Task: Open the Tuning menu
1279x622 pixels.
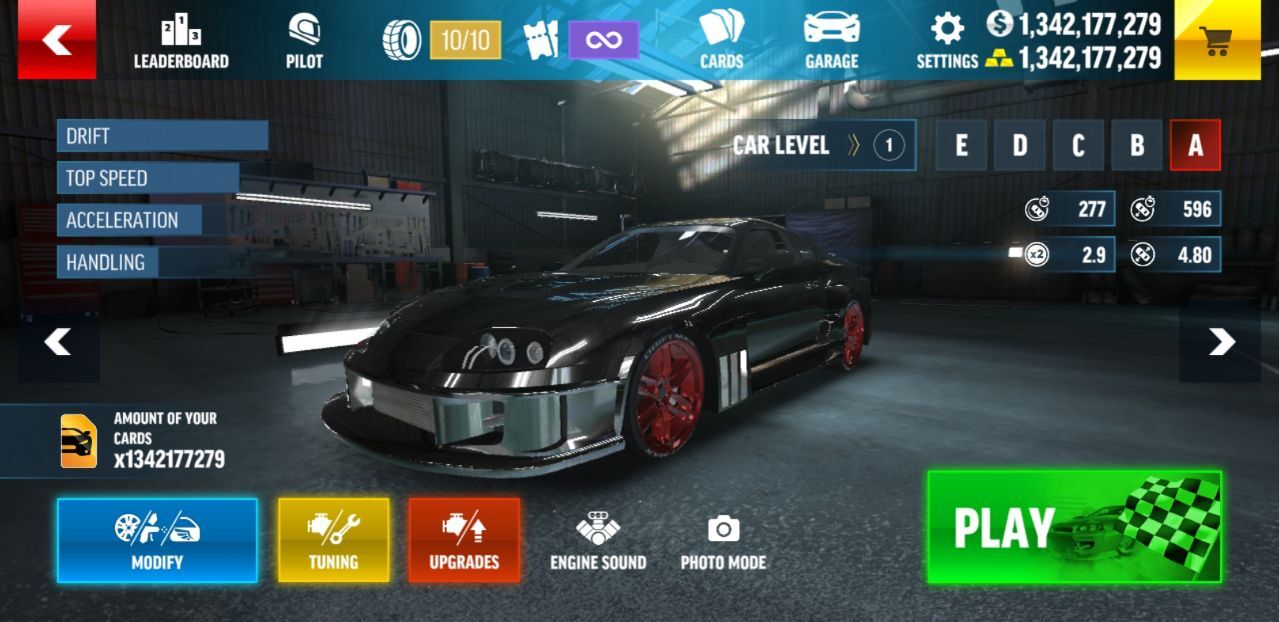Action: 333,540
